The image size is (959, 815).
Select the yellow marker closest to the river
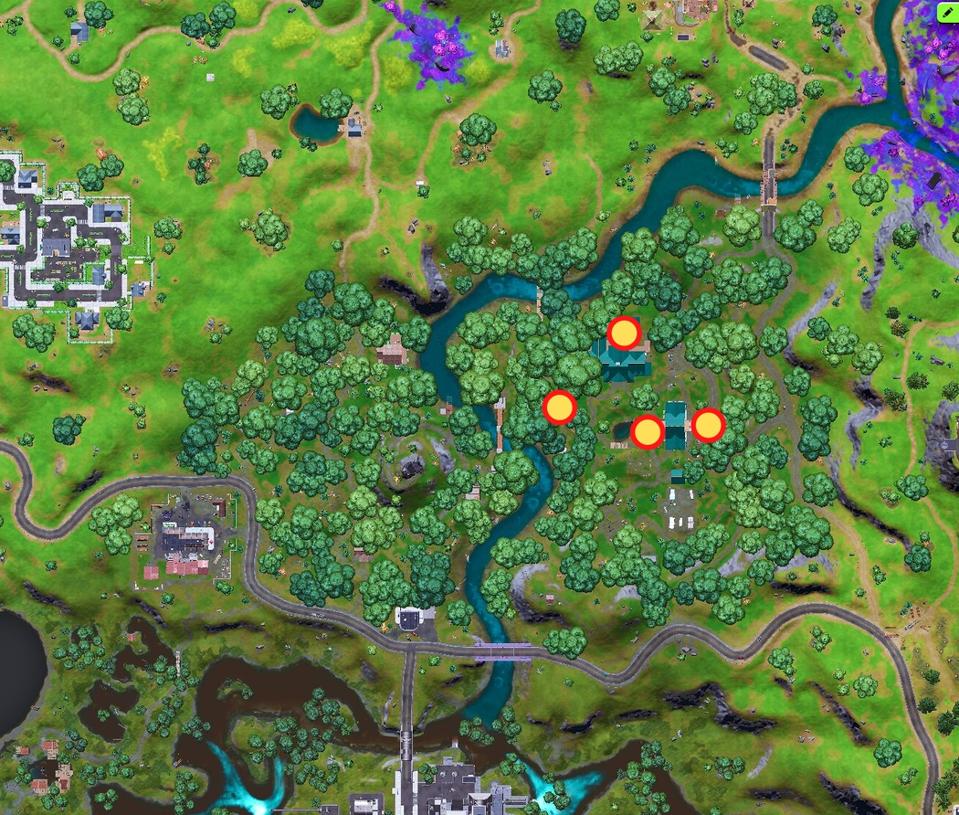pyautogui.click(x=559, y=407)
